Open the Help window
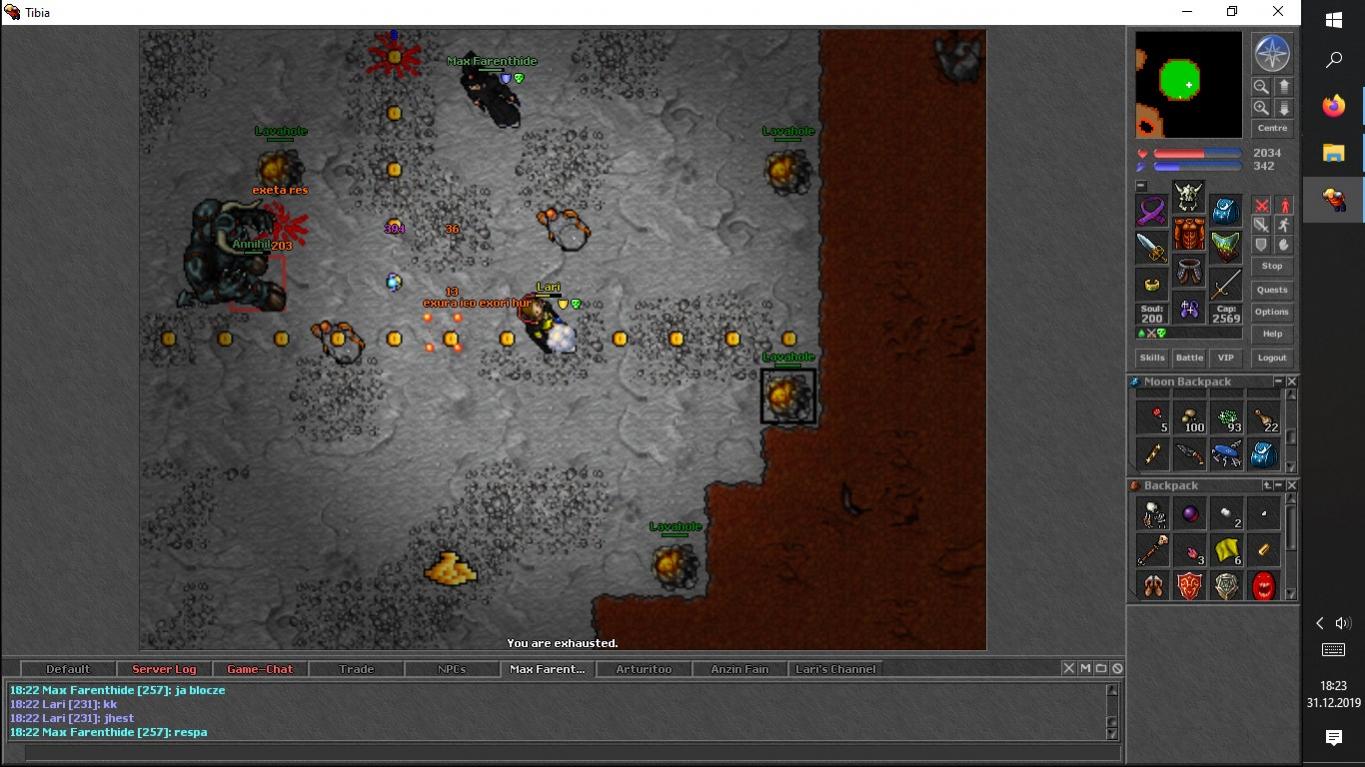1365x767 pixels. (1272, 334)
